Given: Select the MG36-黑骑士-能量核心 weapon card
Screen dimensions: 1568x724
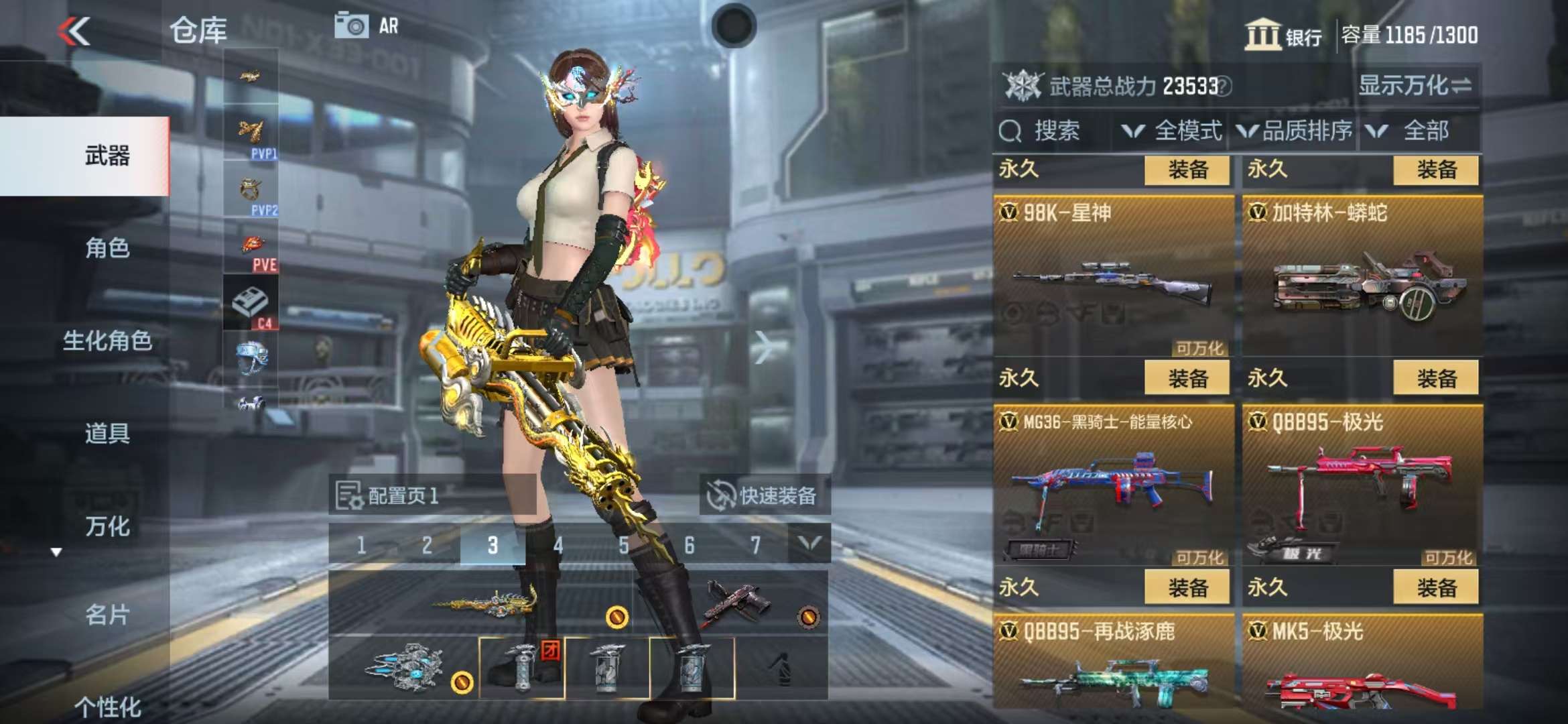Looking at the screenshot, I should click(1113, 485).
